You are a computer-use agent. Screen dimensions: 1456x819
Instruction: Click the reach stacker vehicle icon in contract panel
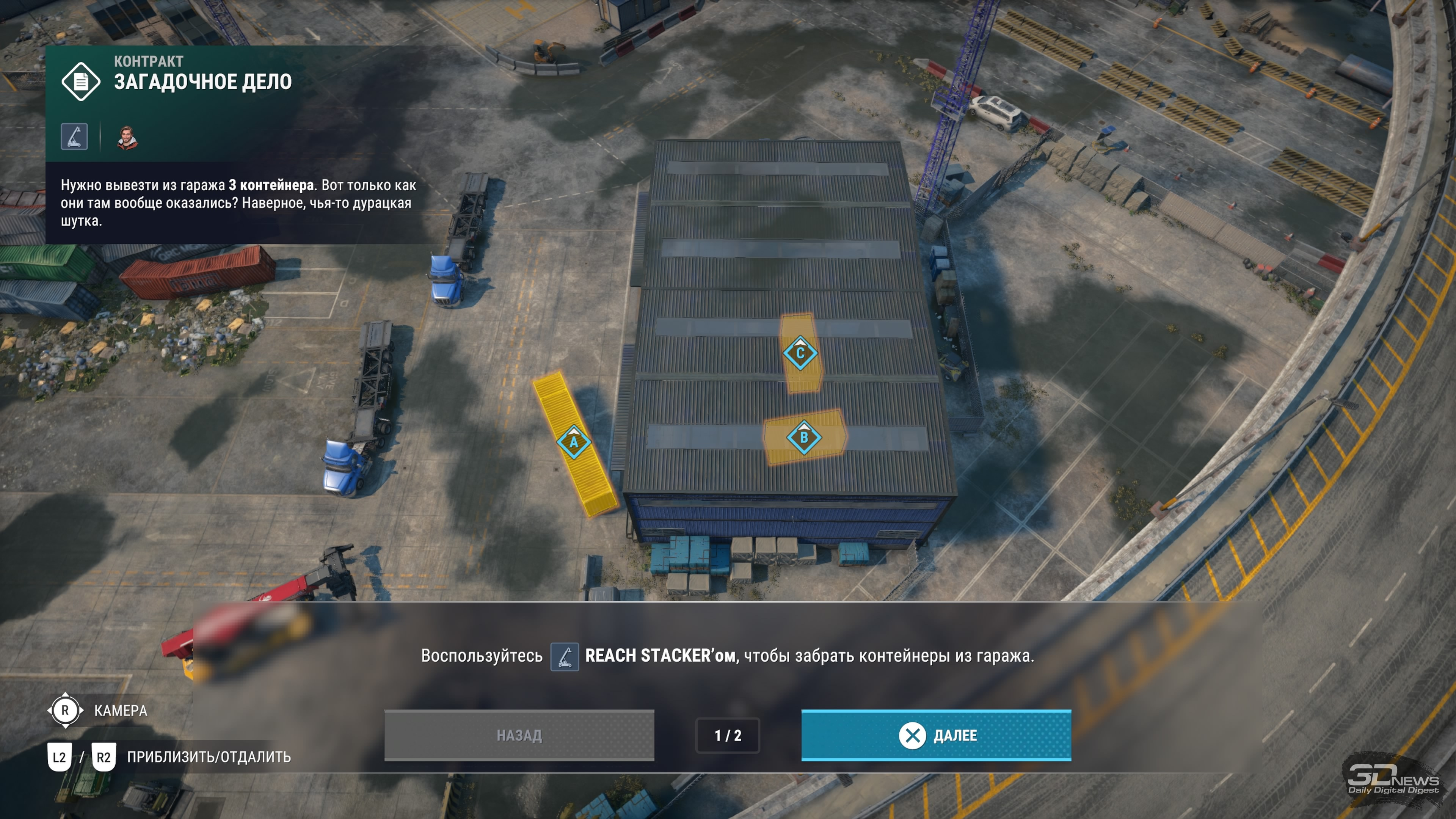75,137
